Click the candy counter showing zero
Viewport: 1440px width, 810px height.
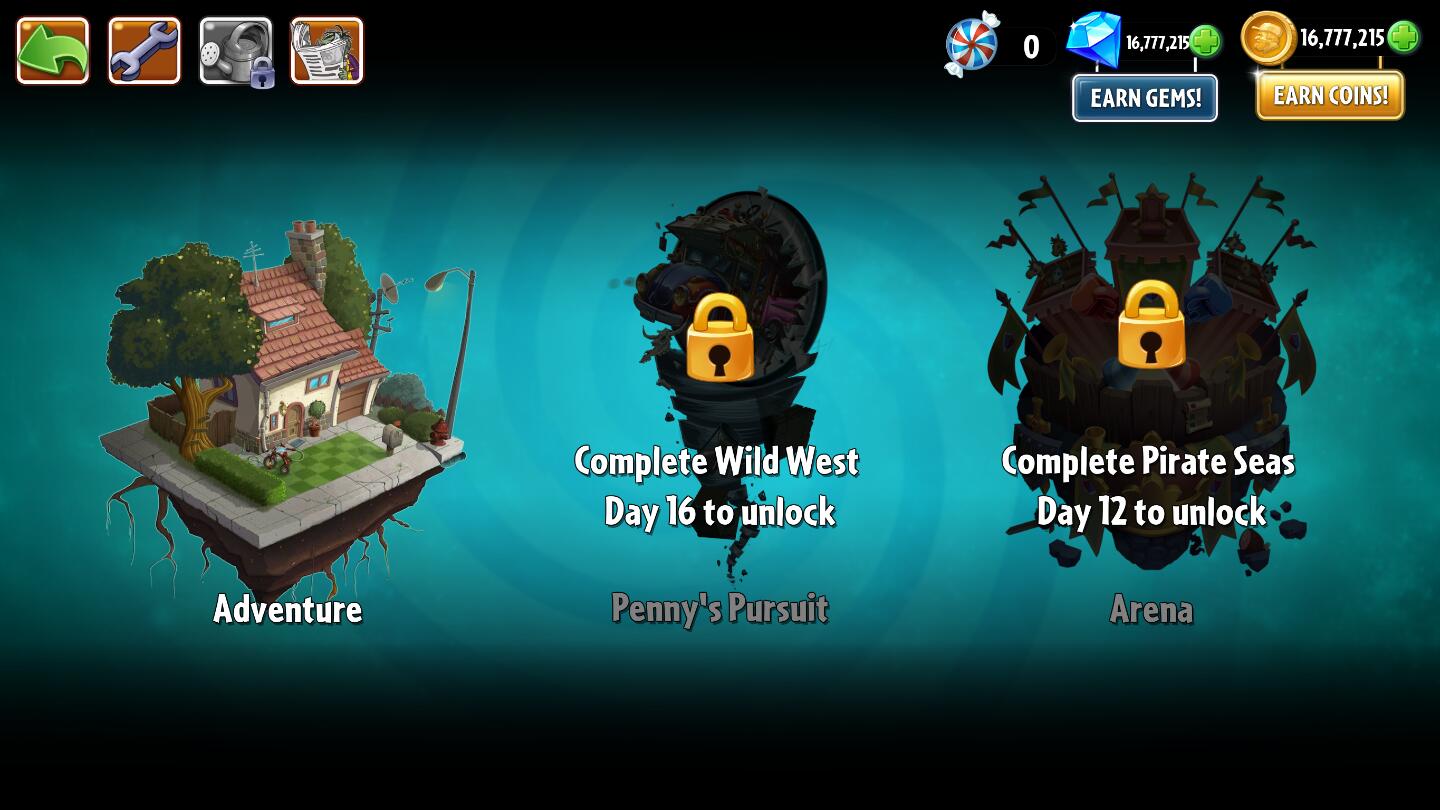1029,46
